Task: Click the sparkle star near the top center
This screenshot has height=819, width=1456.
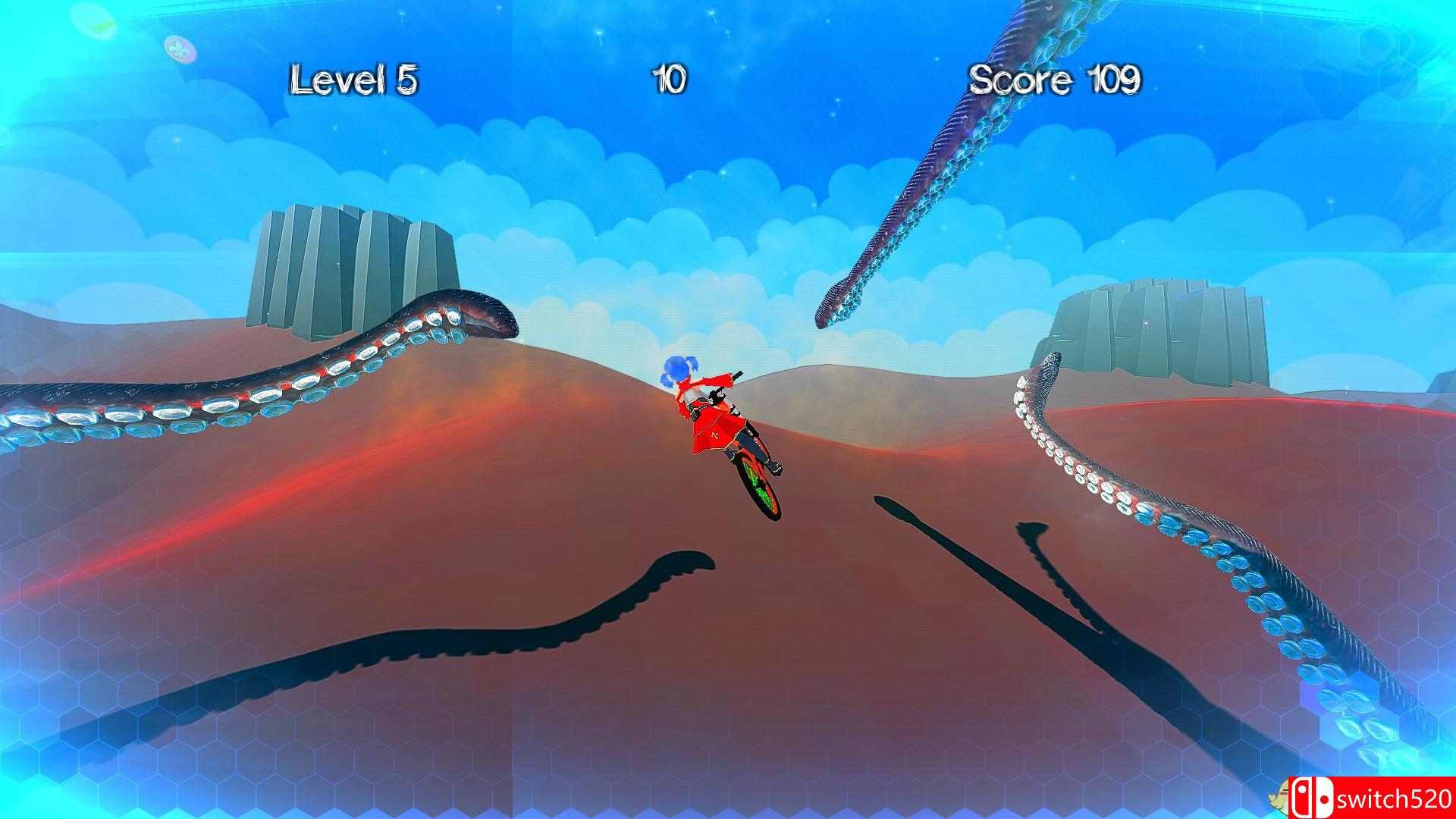Action: point(711,13)
